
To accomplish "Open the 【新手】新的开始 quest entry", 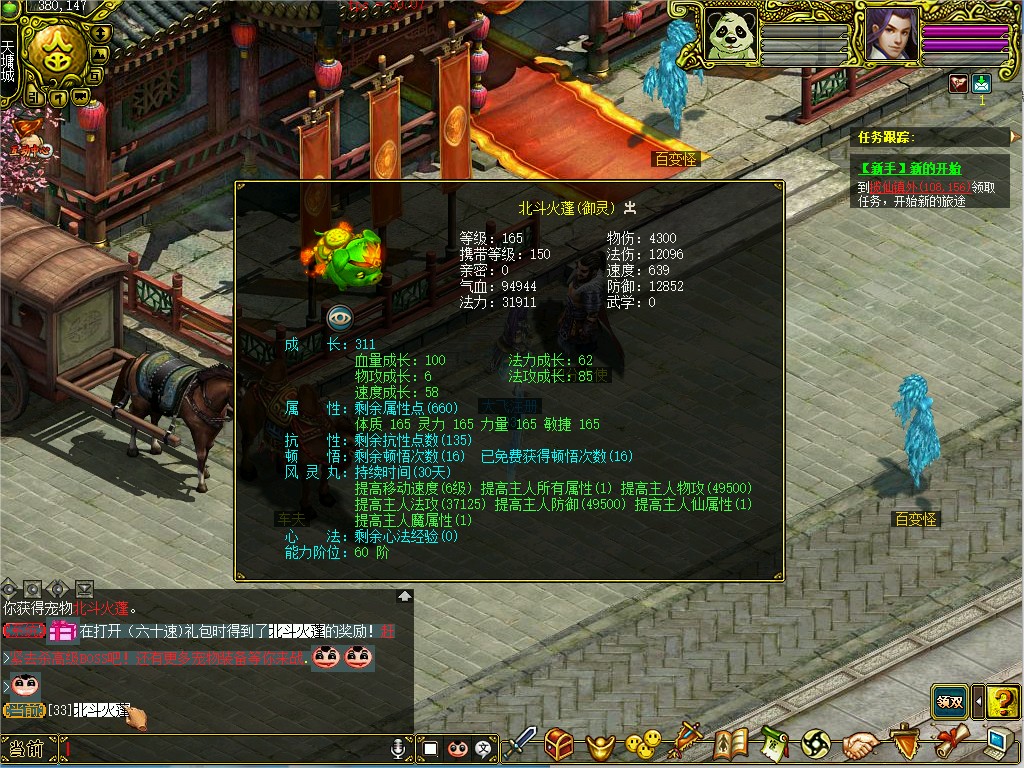I will (909, 168).
